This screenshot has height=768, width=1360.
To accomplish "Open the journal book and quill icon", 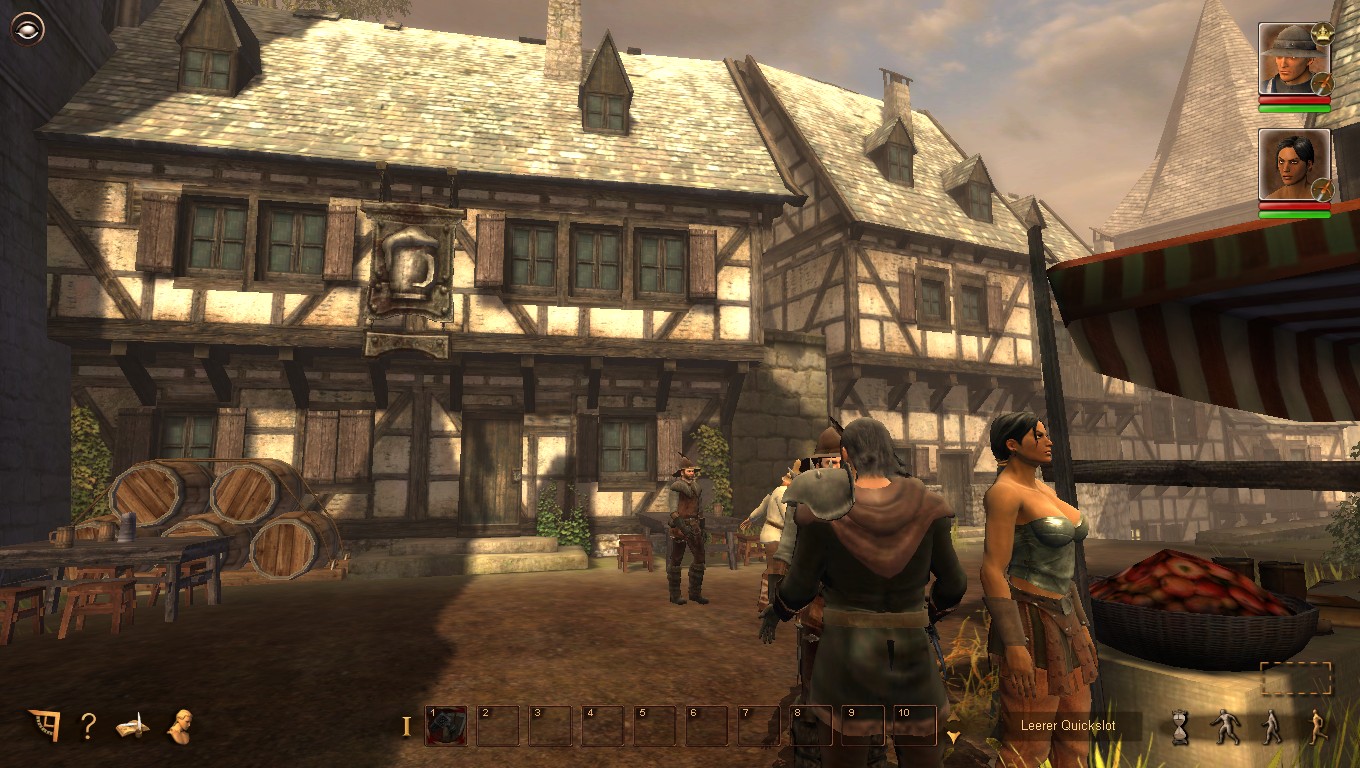I will point(132,726).
